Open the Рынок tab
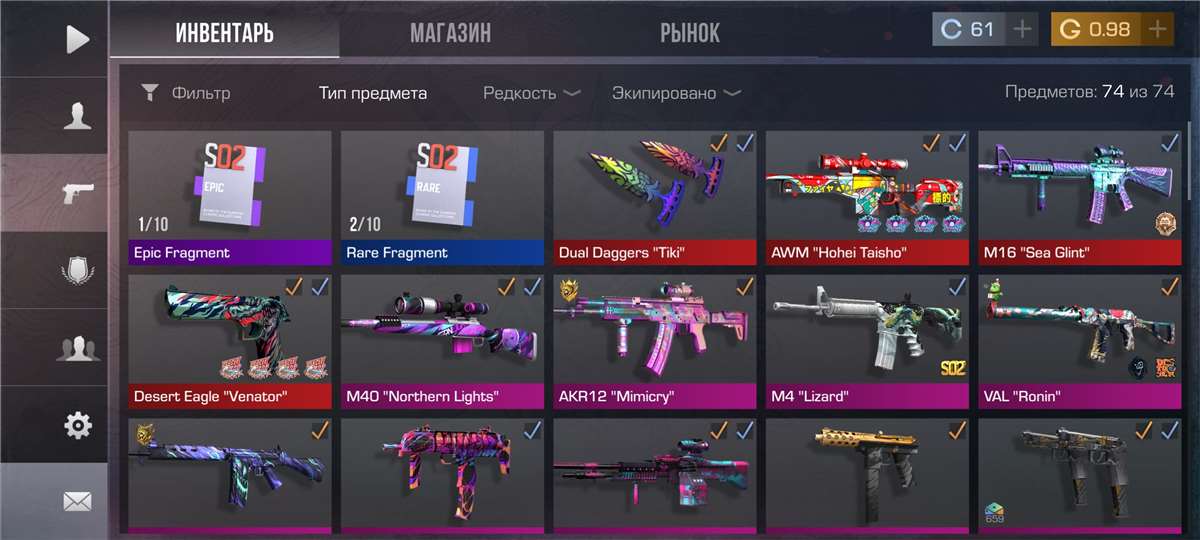The width and height of the screenshot is (1200, 540). tap(689, 33)
